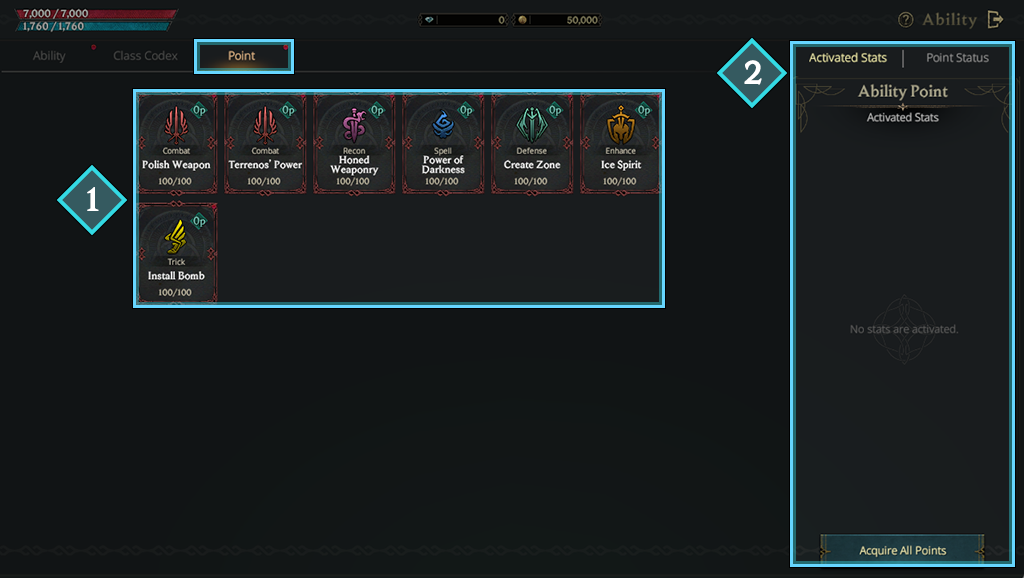The image size is (1024, 578).
Task: Select the Ice Spirit enhance card
Action: click(620, 142)
